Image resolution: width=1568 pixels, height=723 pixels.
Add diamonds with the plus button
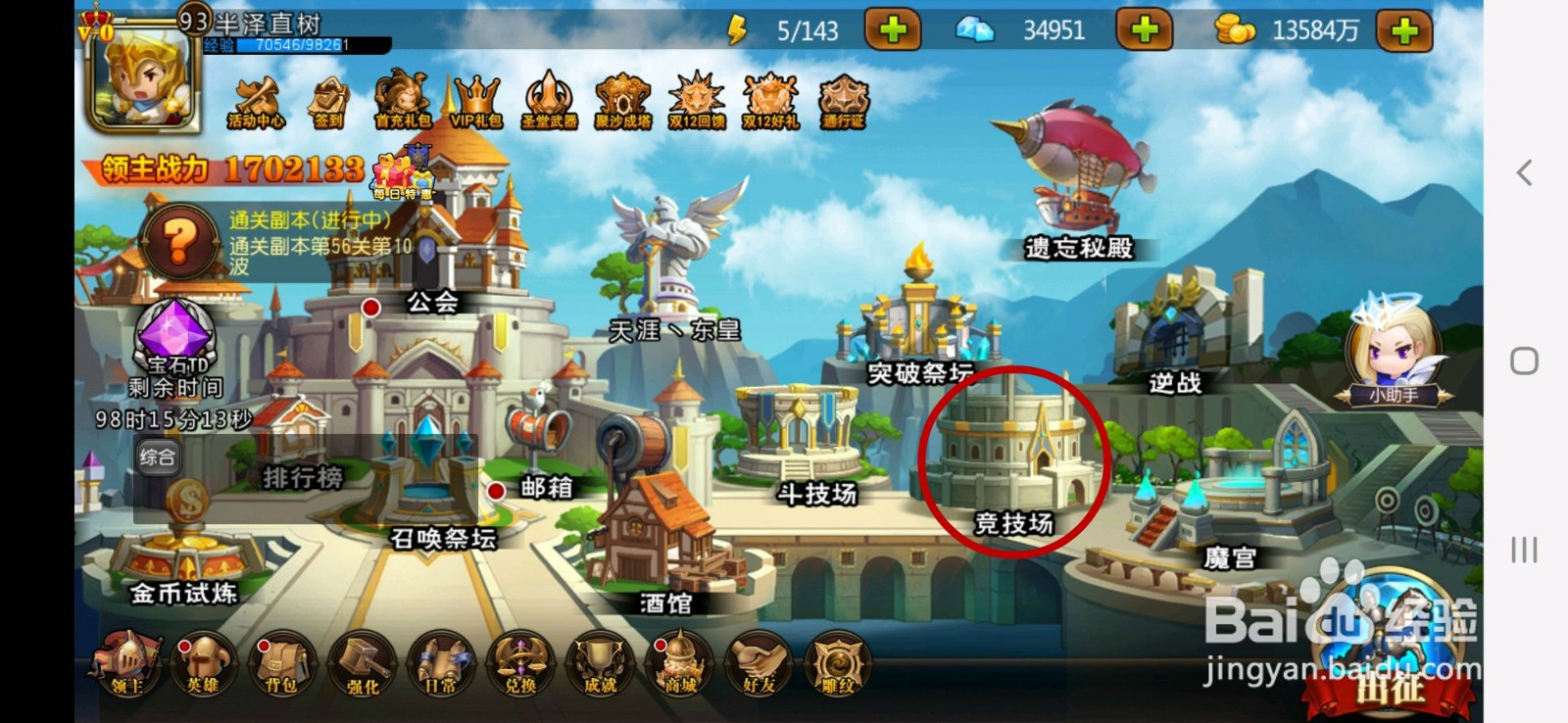pos(1145,31)
